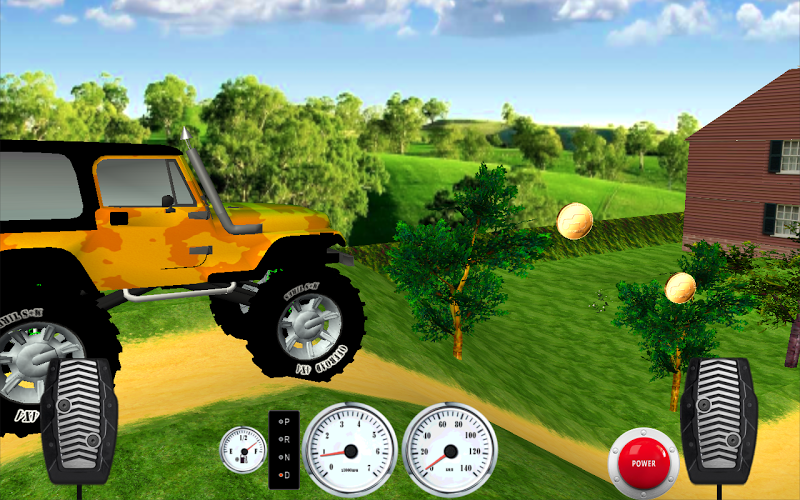Tap the red POWER button

pos(643,463)
